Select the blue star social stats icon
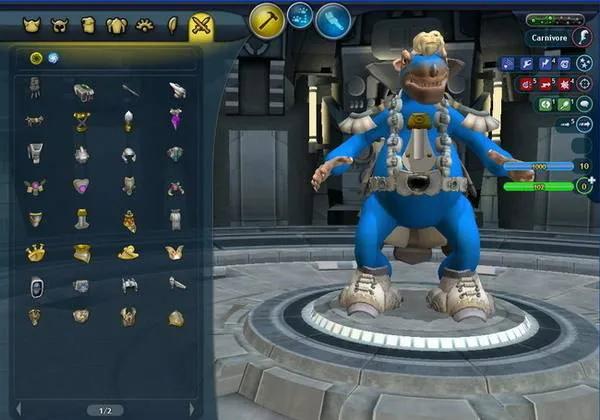 tap(585, 64)
